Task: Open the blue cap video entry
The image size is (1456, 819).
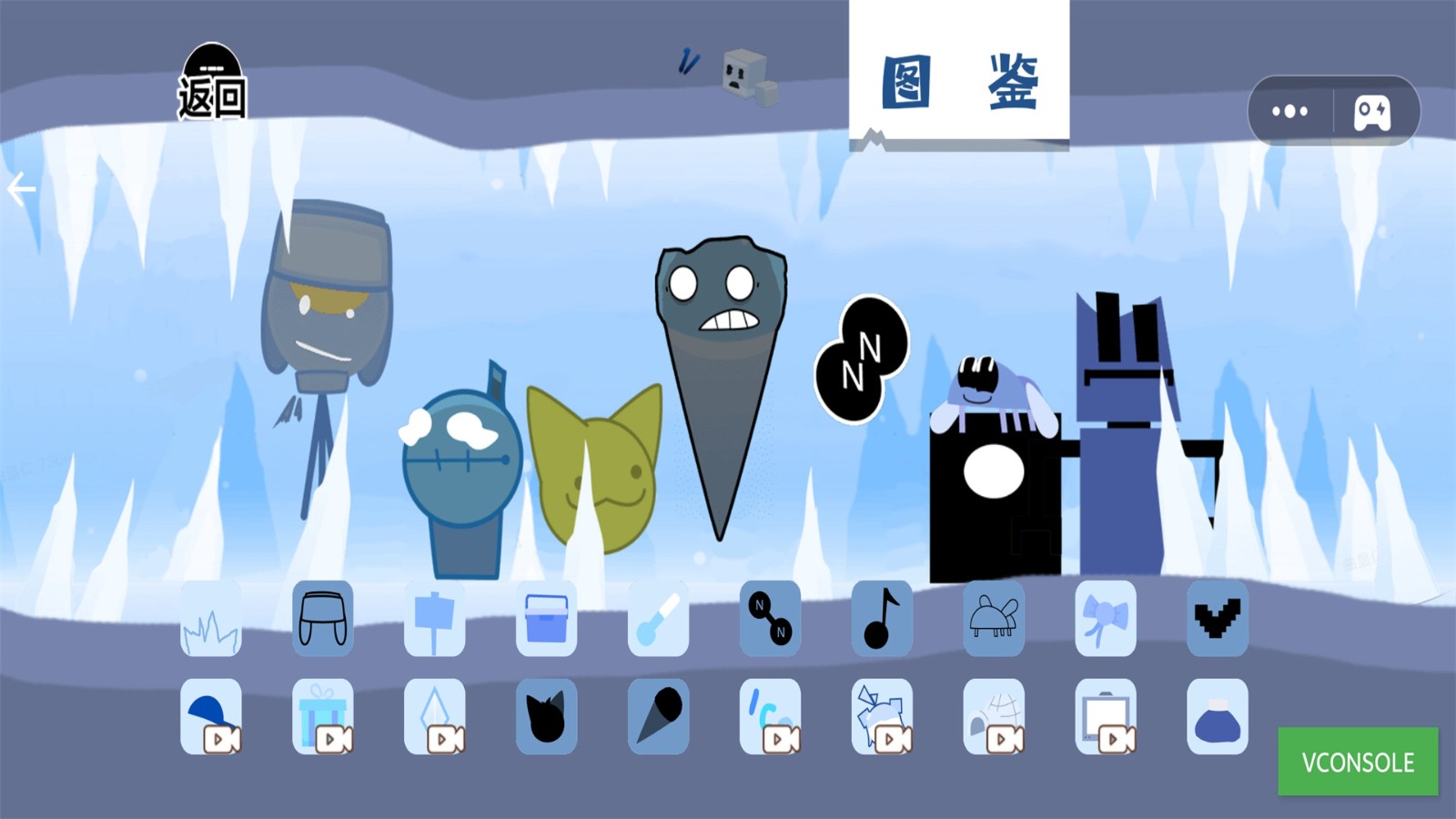Action: [209, 717]
